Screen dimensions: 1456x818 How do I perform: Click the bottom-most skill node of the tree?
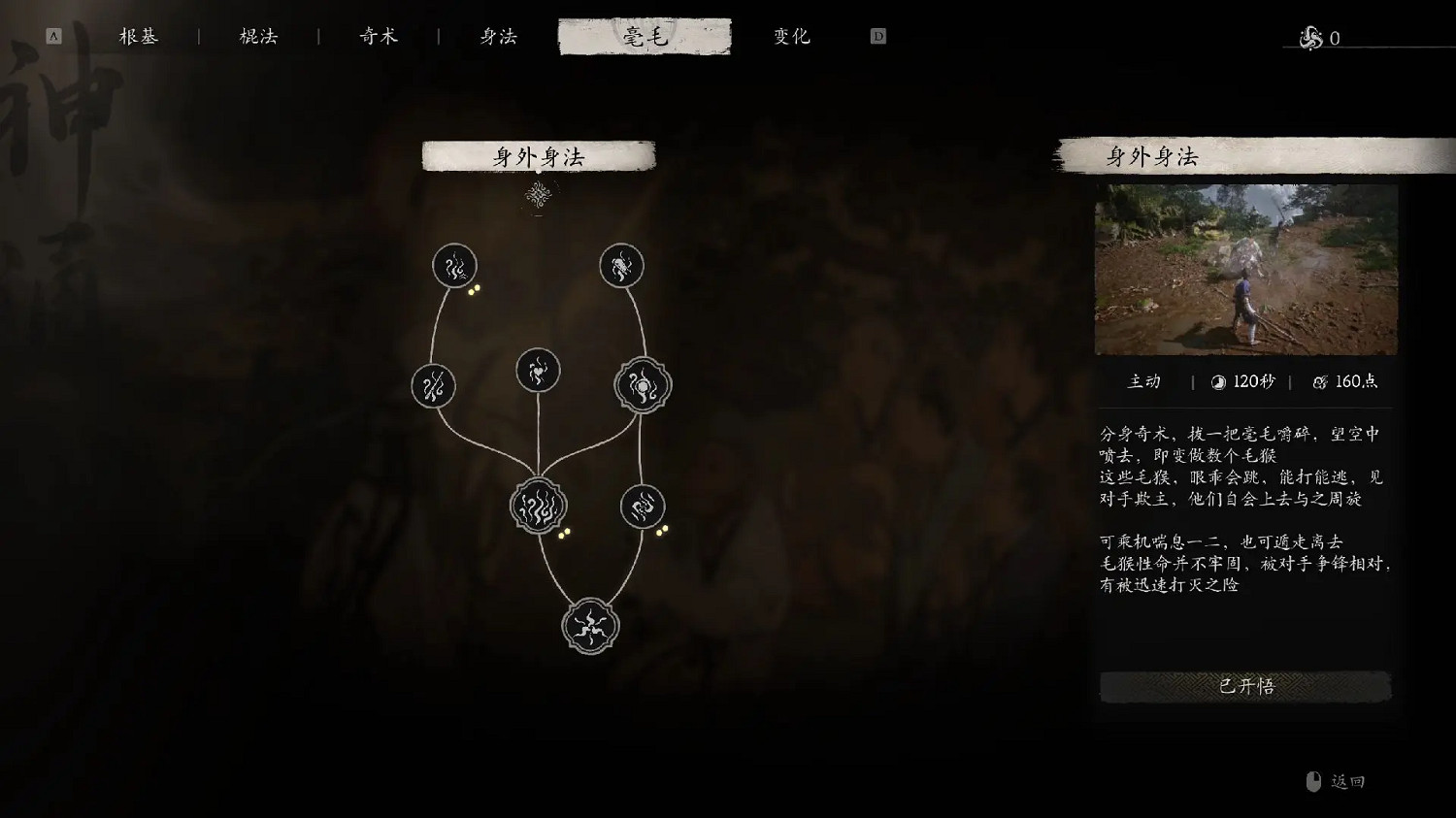click(588, 626)
